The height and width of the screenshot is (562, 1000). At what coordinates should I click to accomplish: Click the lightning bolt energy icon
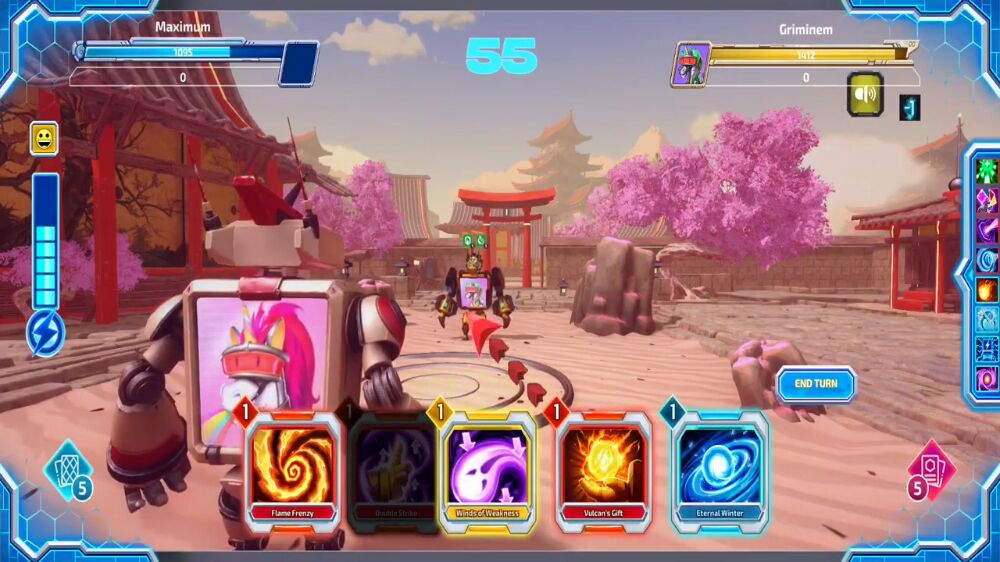pos(46,334)
